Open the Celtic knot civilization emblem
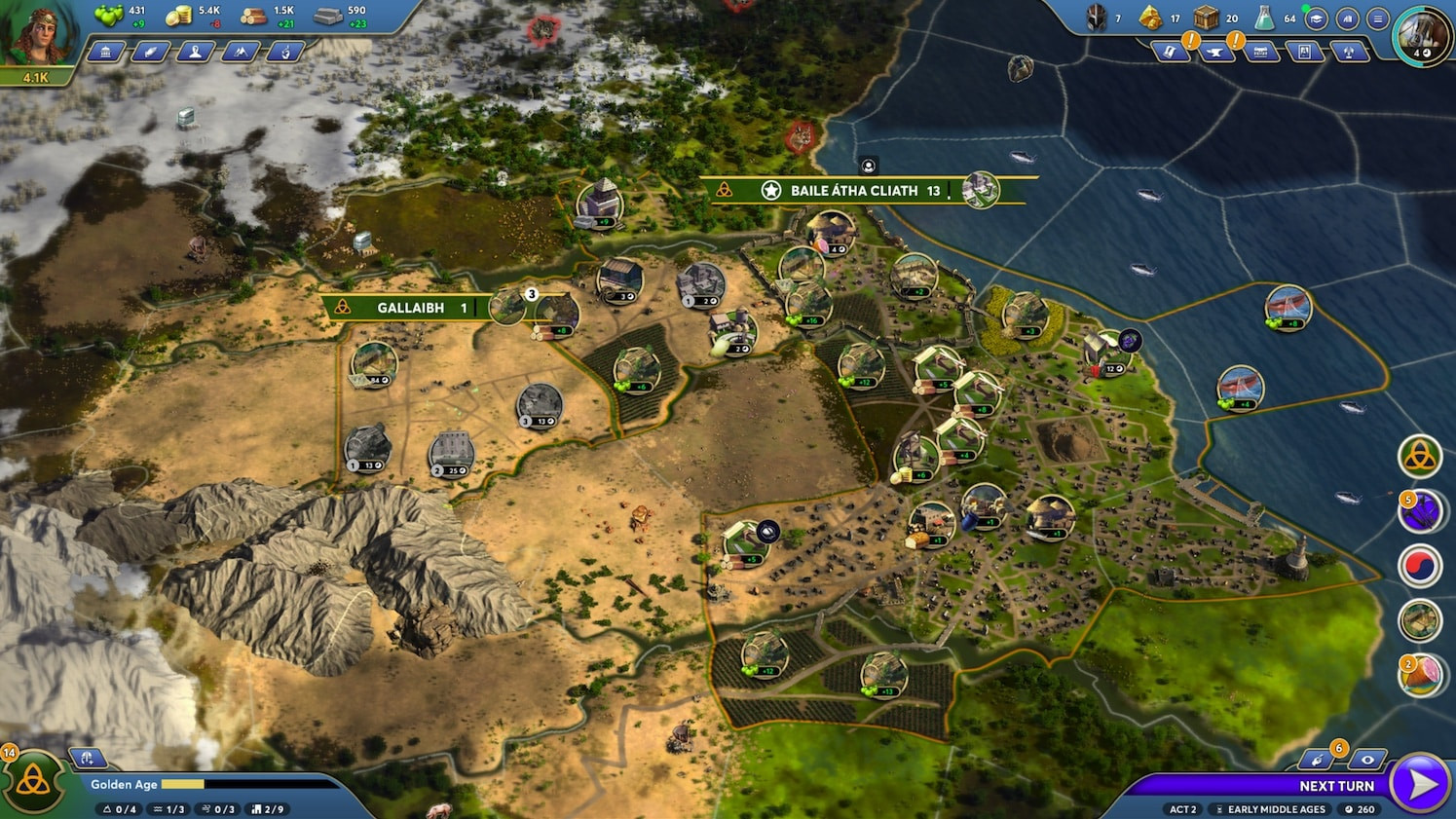Screen dimensions: 1456x819 (x=33, y=782)
